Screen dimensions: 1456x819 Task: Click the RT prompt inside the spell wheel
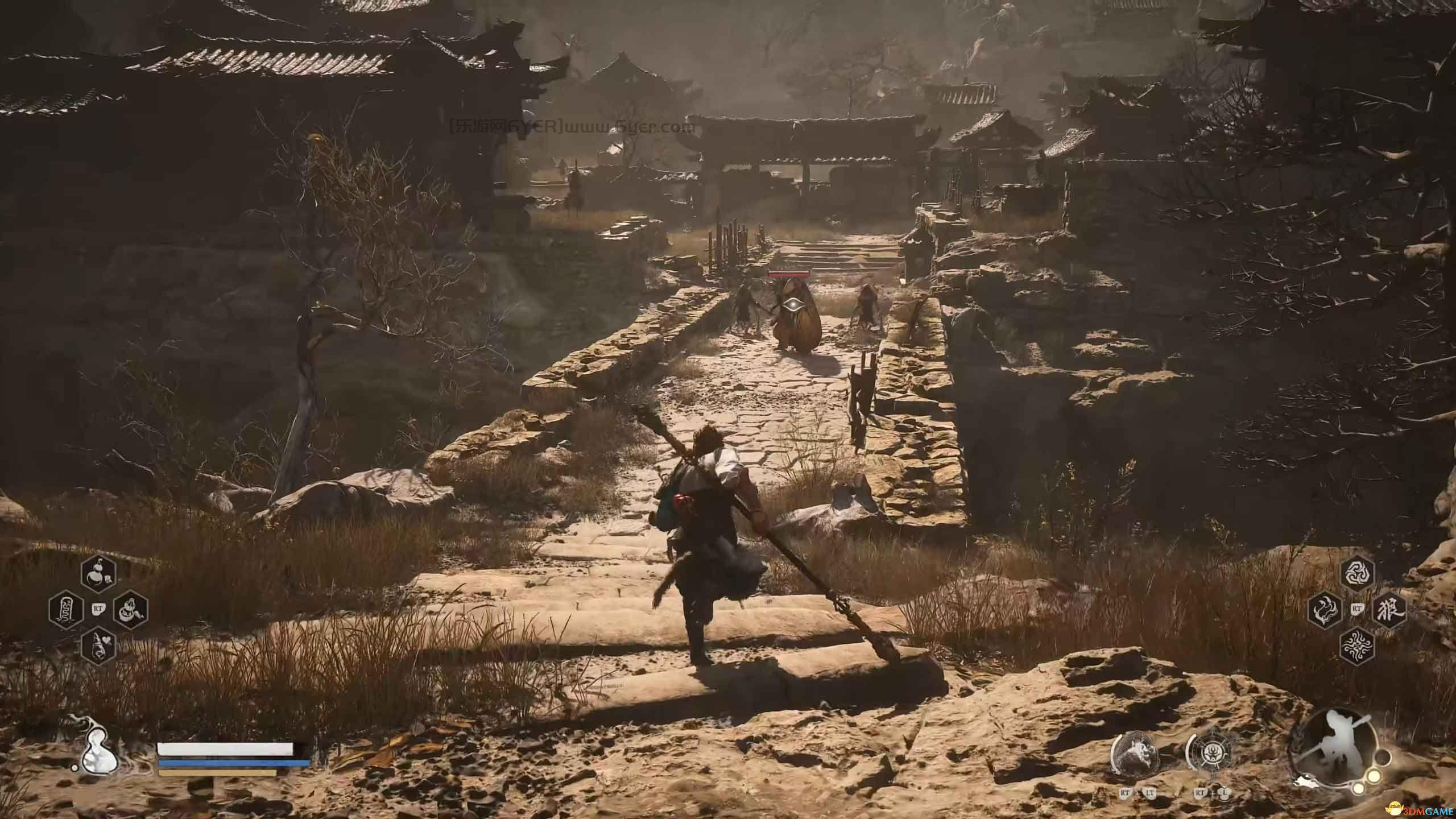(1358, 608)
